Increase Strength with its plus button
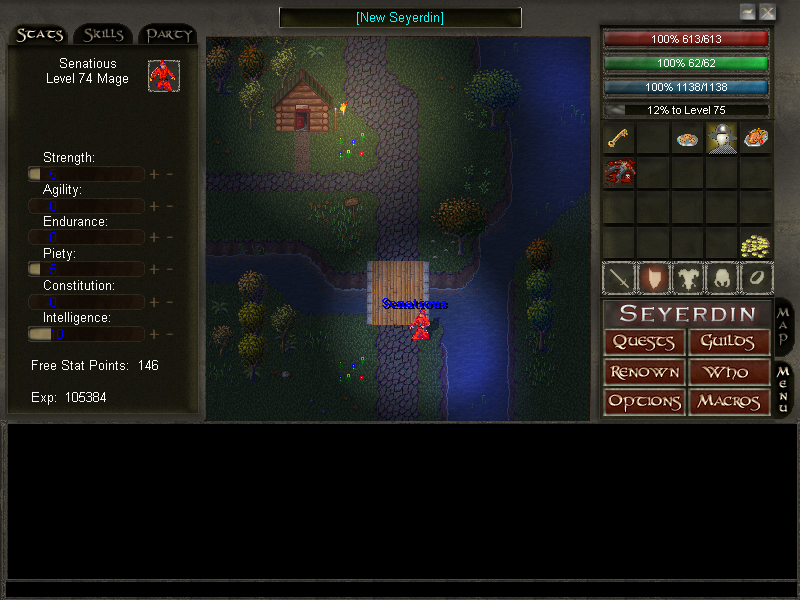The height and width of the screenshot is (600, 800). tap(154, 174)
